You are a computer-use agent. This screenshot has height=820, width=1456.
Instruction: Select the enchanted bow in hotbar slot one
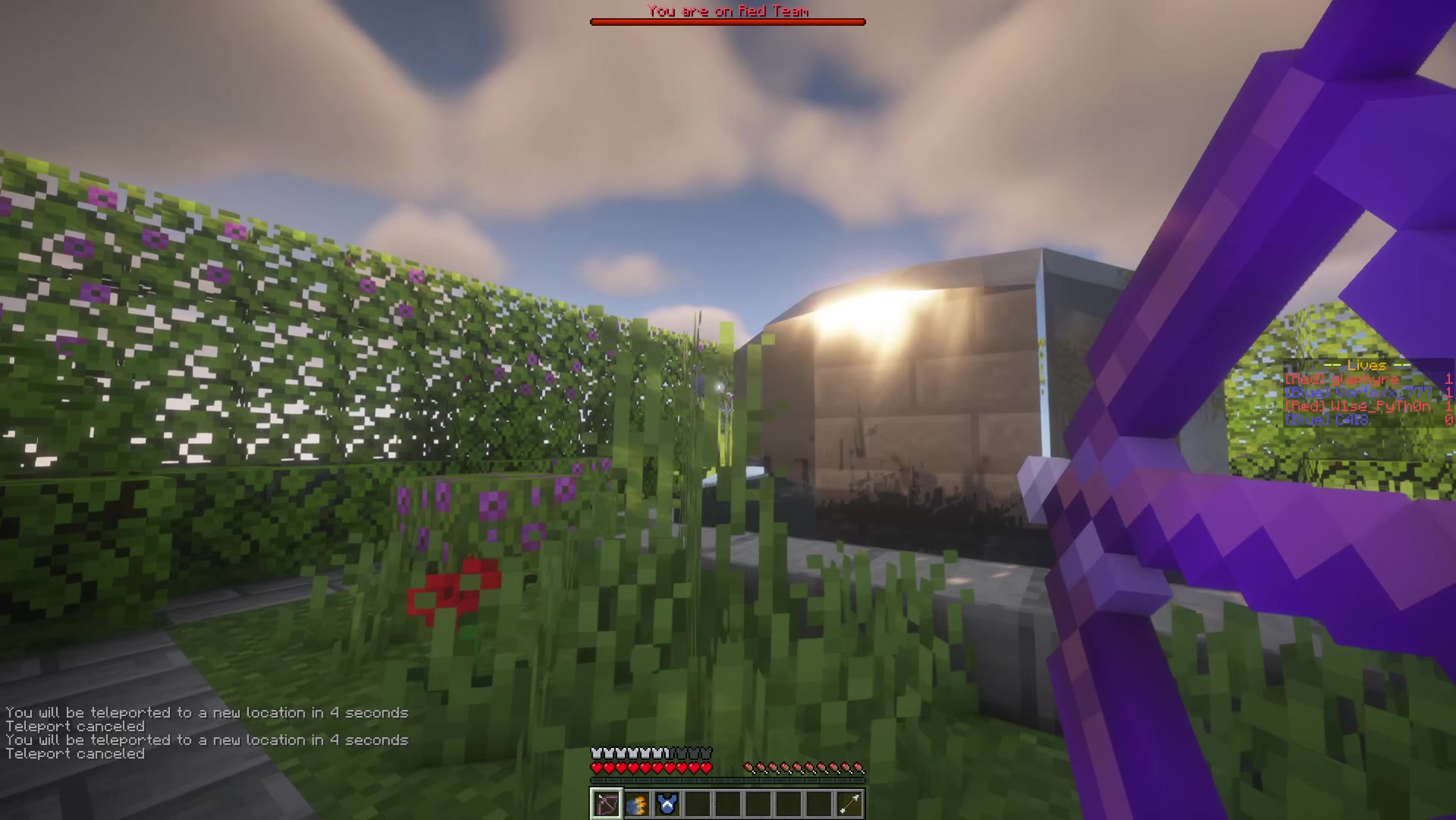[607, 803]
